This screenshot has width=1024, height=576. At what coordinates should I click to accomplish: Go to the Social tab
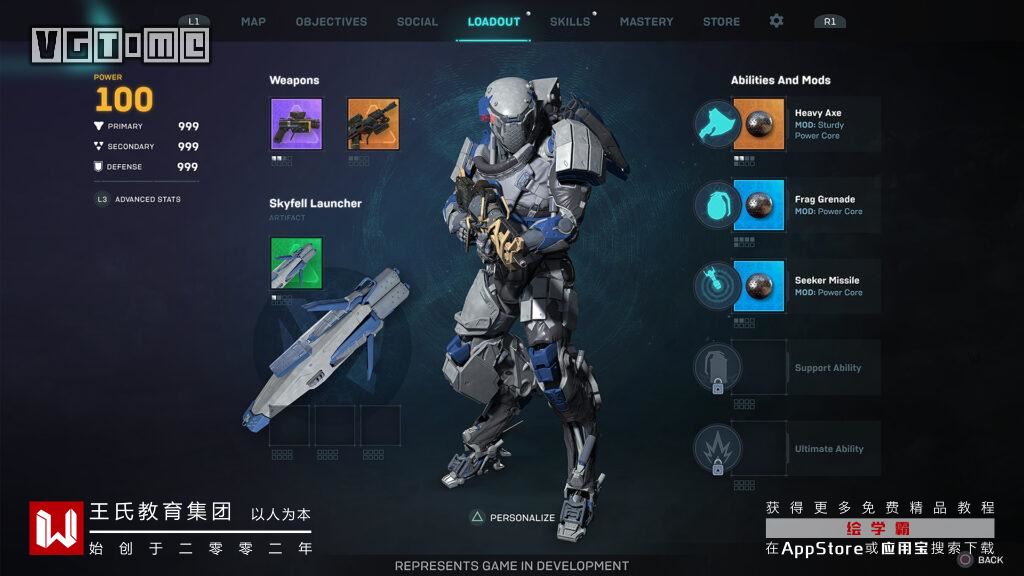tap(417, 22)
